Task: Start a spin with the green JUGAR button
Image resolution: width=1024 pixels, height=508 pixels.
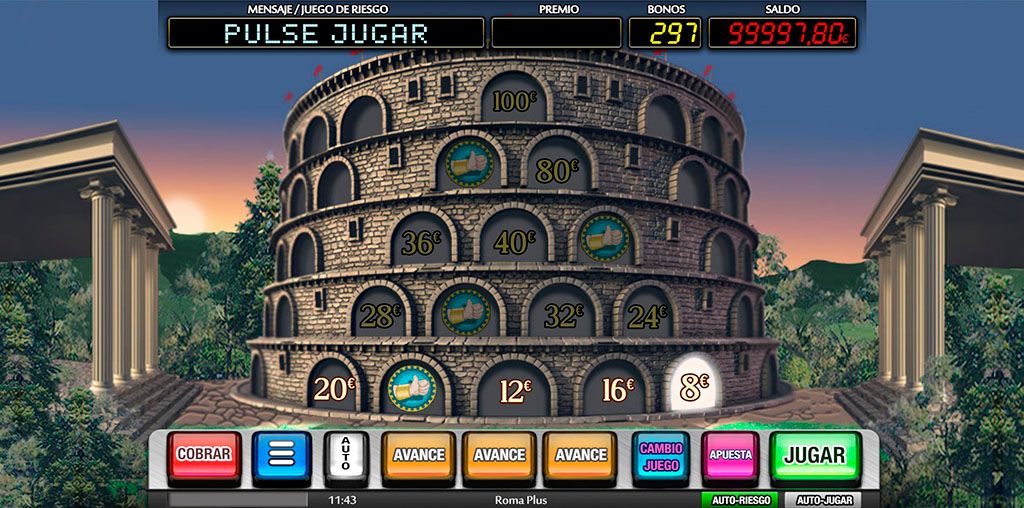Action: [x=814, y=455]
